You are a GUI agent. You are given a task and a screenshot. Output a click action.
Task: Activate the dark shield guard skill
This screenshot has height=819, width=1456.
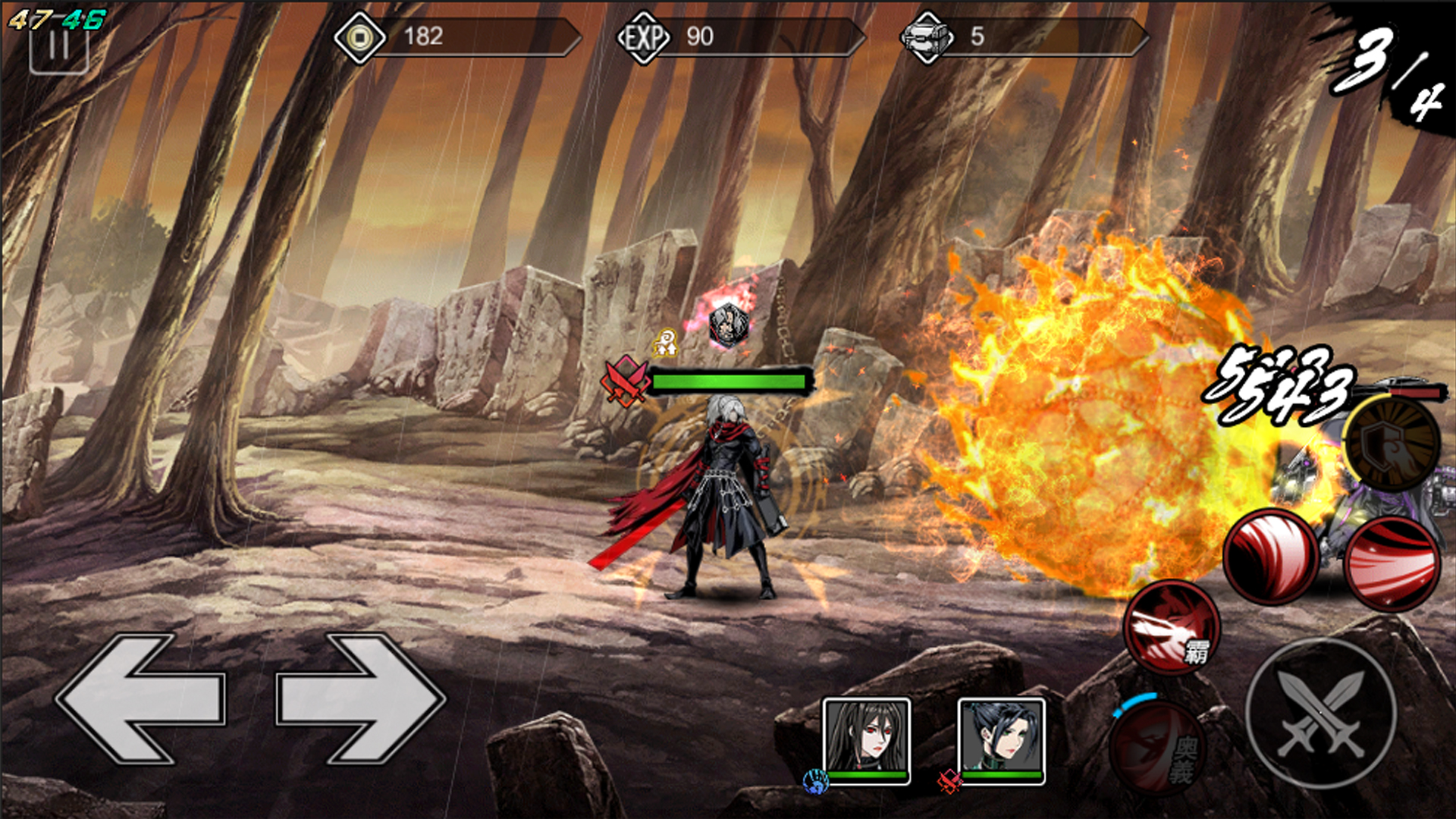pyautogui.click(x=1392, y=442)
